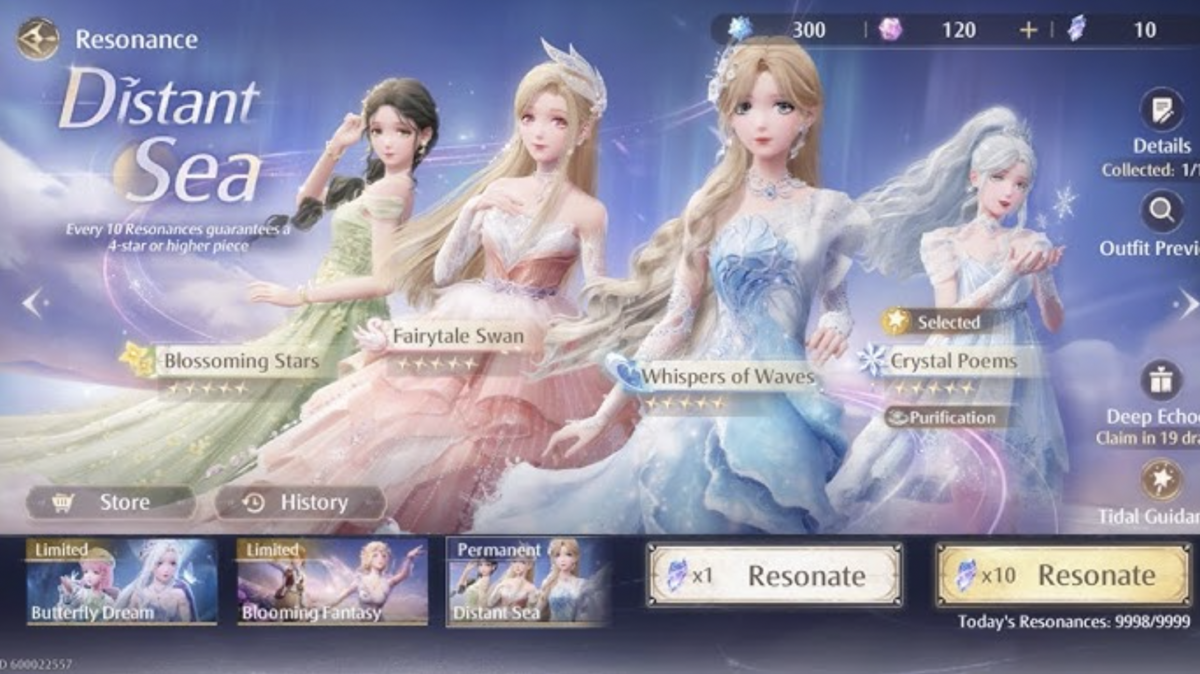Choose the Distant Sea permanent banner
Image resolution: width=1200 pixels, height=674 pixels.
click(527, 582)
